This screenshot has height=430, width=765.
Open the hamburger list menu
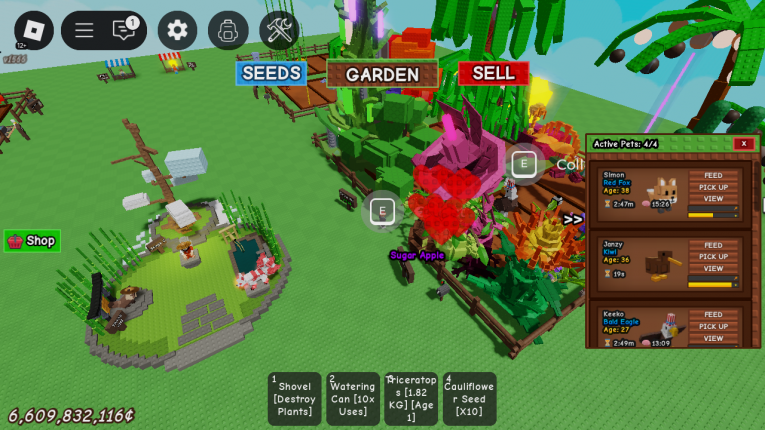pyautogui.click(x=84, y=30)
